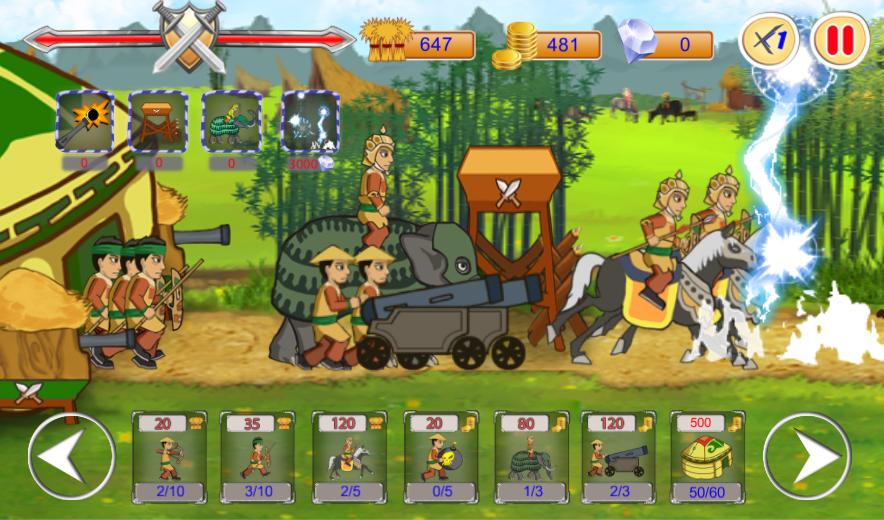This screenshot has width=884, height=520.
Task: Trigger the war elephant ability
Action: [x=231, y=121]
